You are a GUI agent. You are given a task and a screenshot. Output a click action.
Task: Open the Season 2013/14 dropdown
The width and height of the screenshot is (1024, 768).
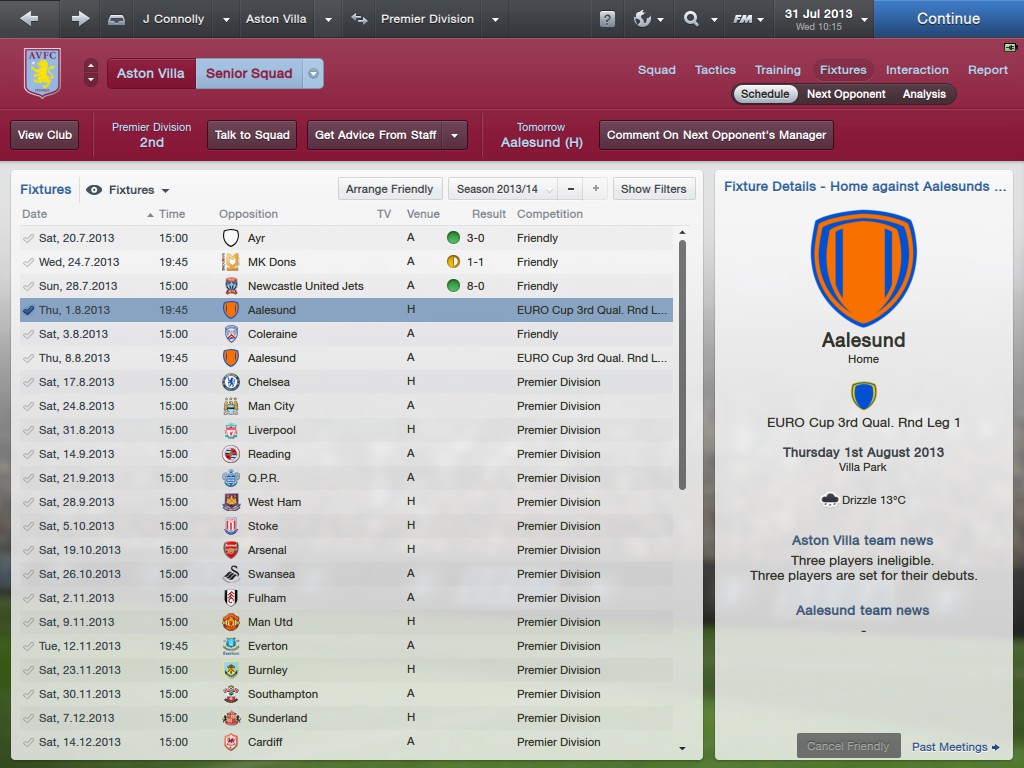pyautogui.click(x=502, y=189)
